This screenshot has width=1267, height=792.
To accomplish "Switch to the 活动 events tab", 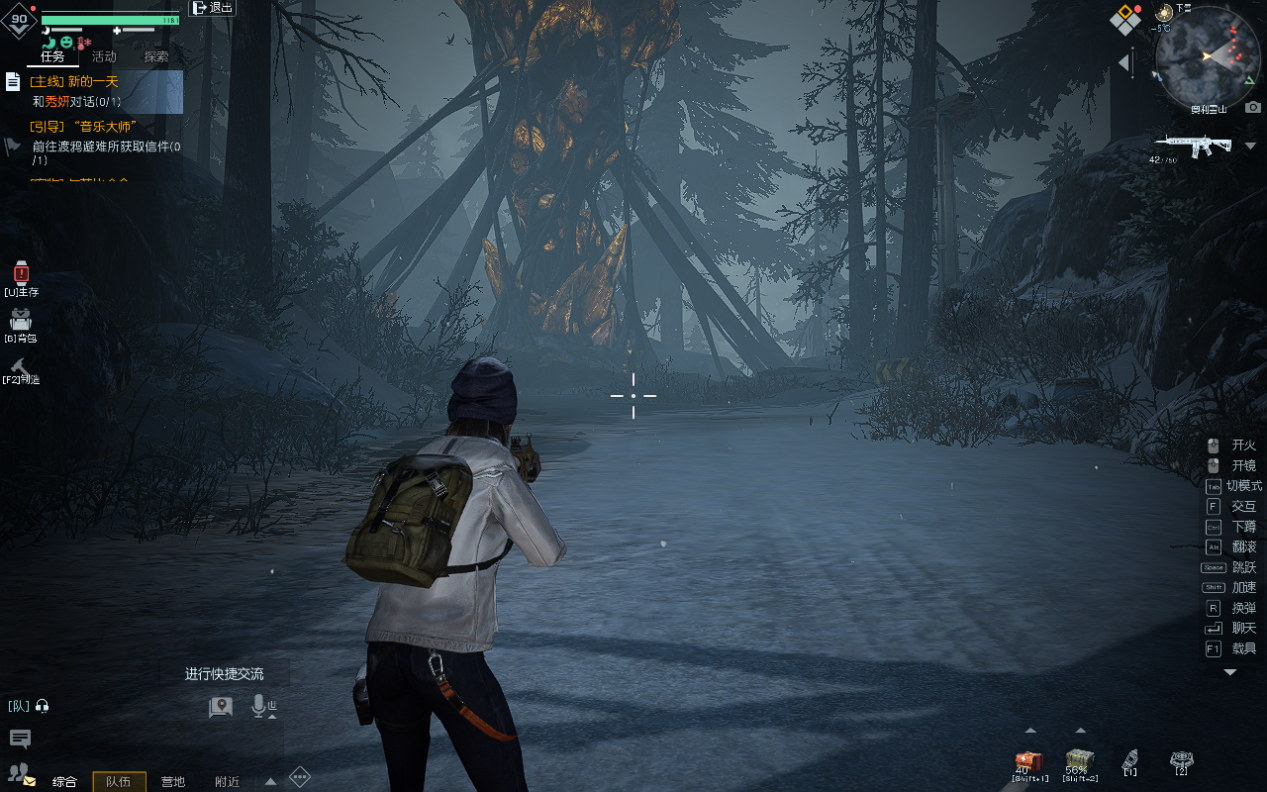I will pos(104,57).
